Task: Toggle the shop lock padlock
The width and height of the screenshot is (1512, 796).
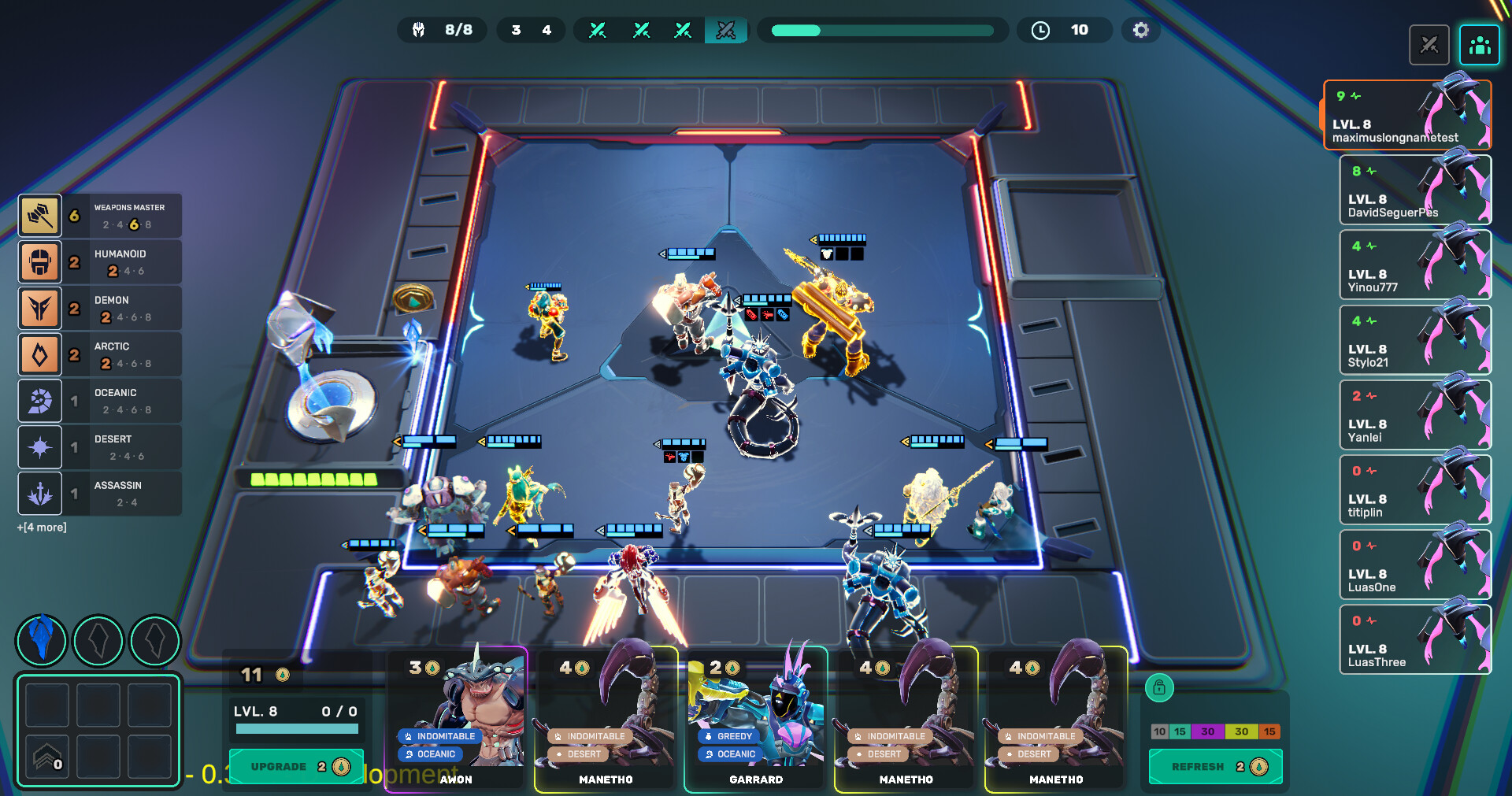Action: (x=1160, y=687)
